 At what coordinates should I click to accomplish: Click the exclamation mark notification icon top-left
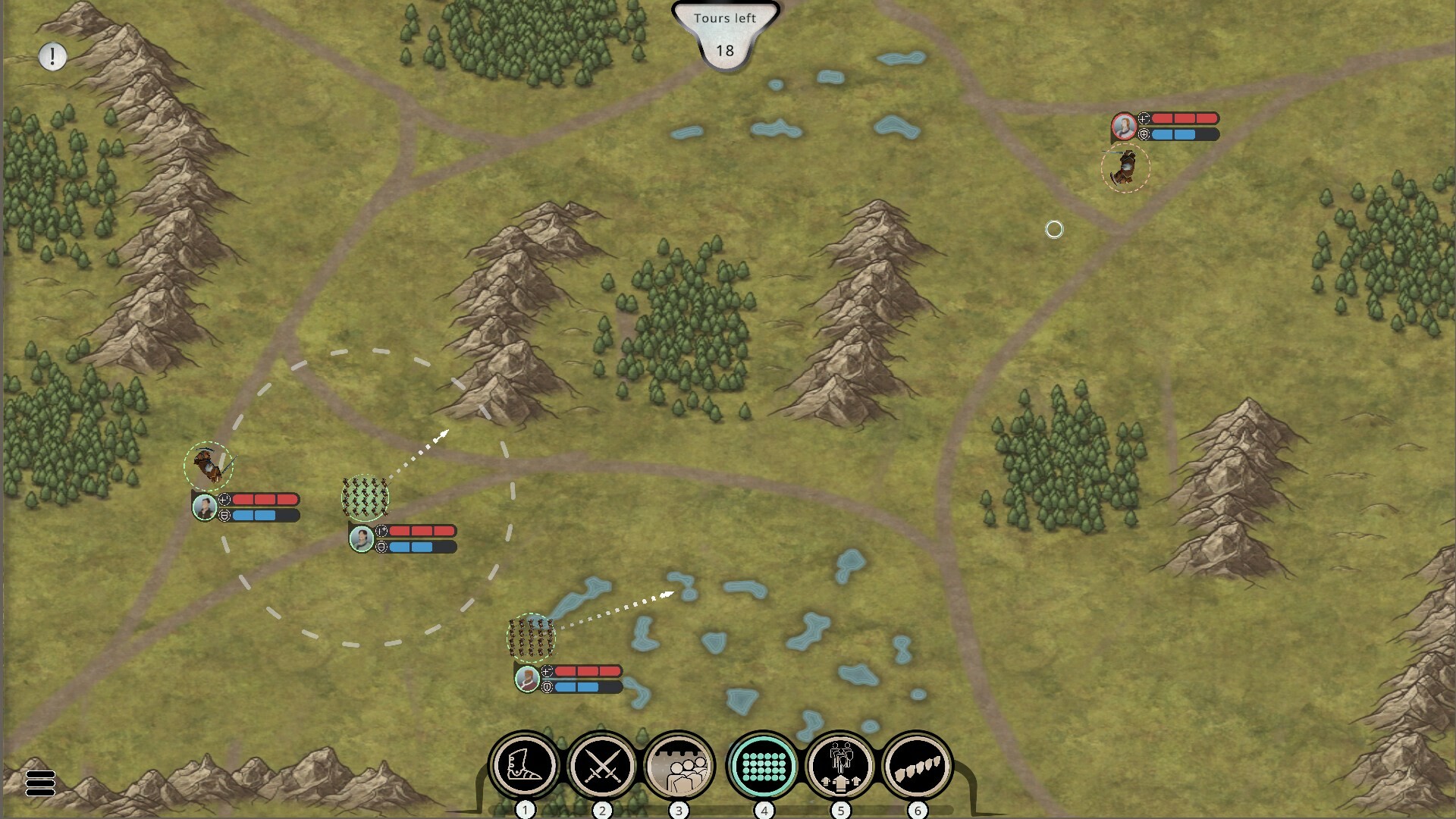pos(52,56)
